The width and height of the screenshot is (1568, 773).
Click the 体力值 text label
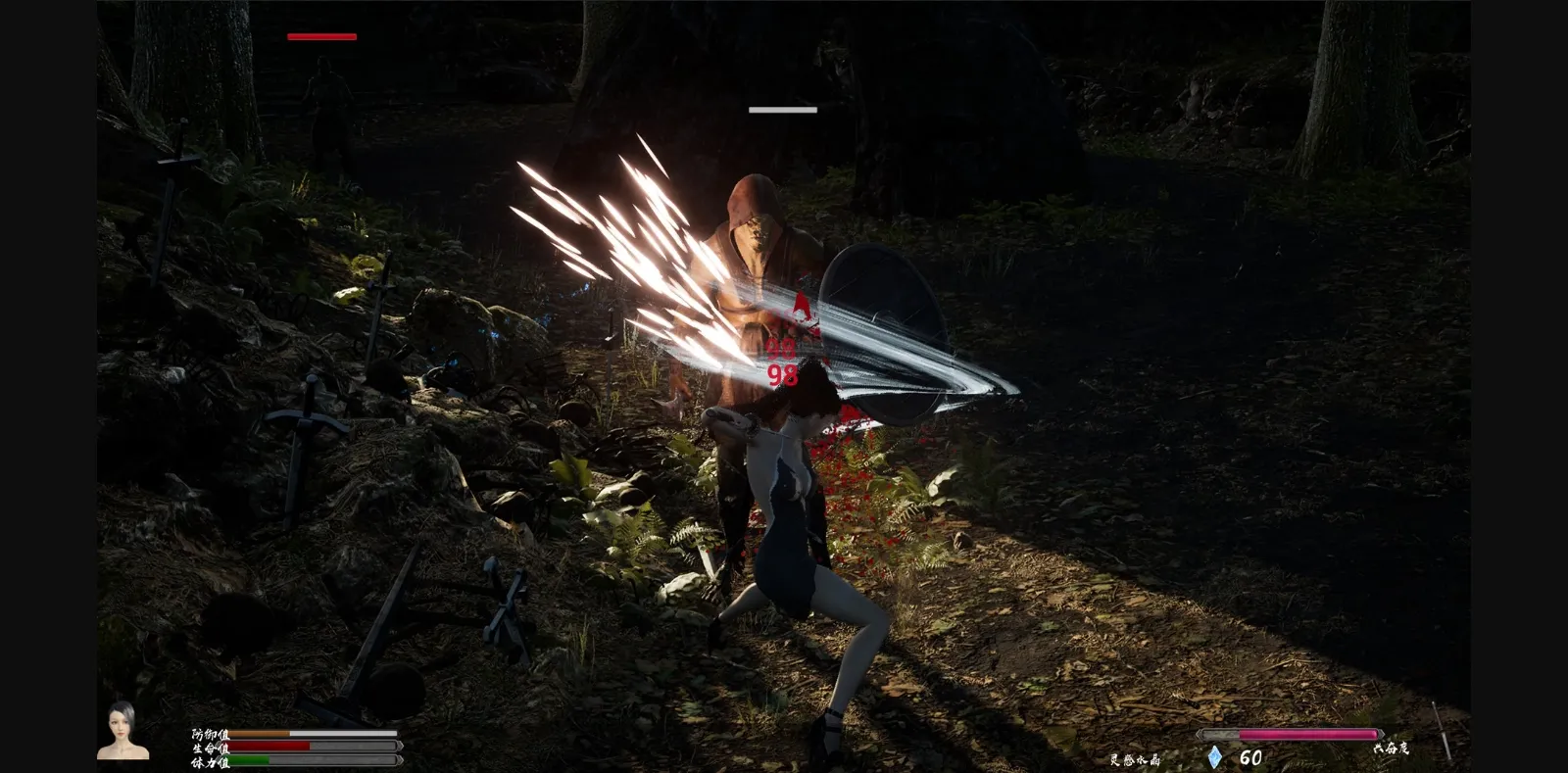tap(211, 761)
